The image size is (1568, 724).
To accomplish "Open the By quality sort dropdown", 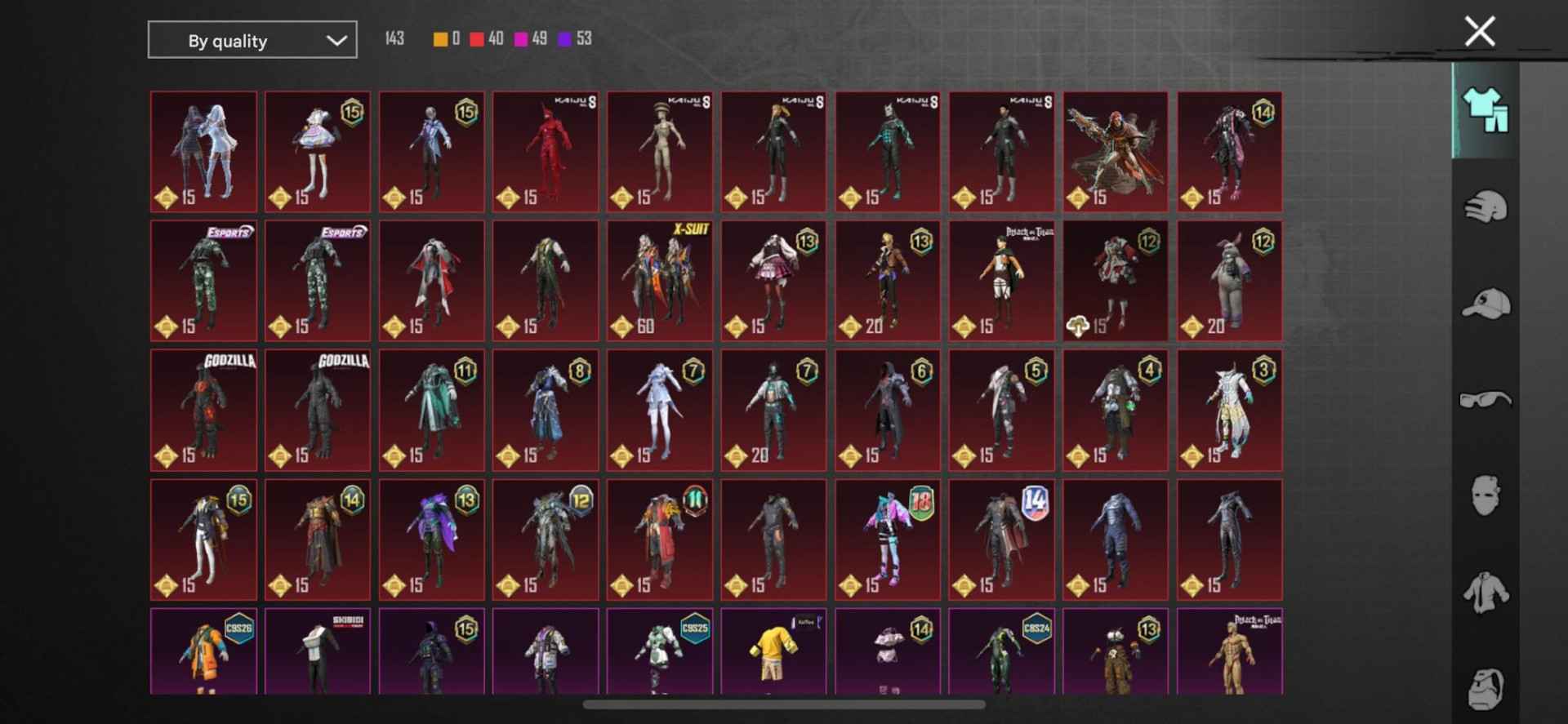I will click(252, 39).
